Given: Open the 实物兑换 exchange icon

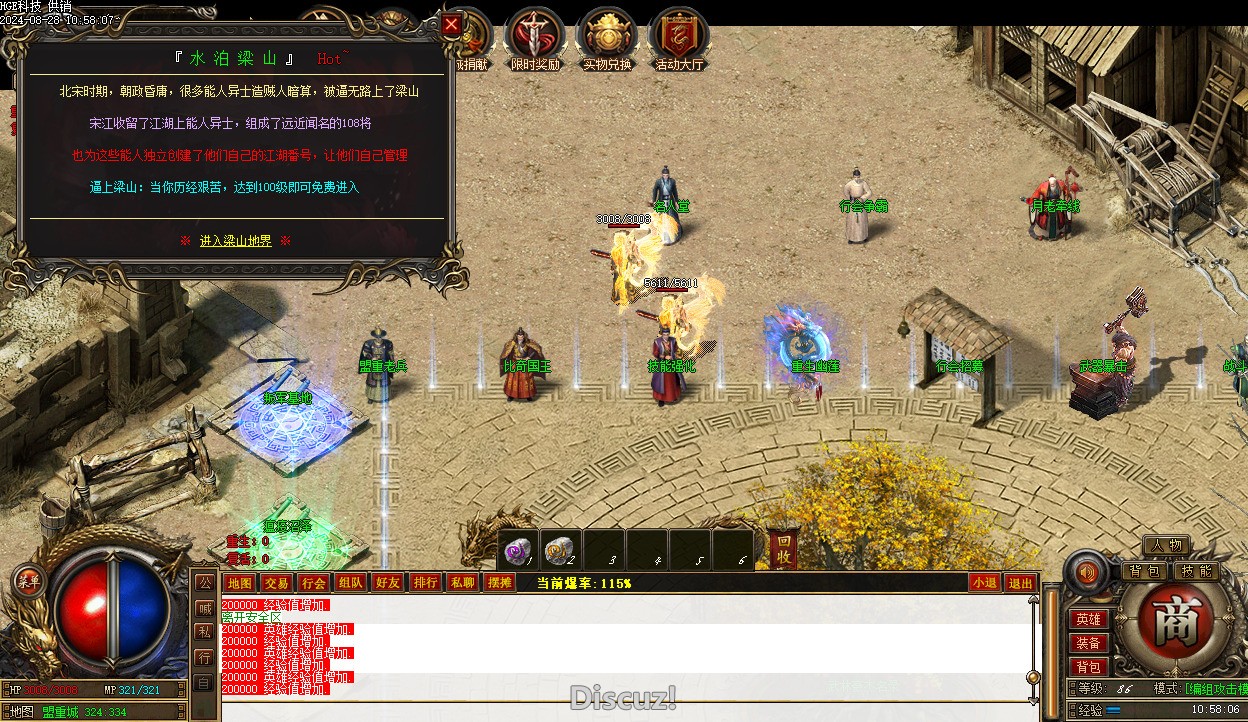Looking at the screenshot, I should (x=607, y=40).
